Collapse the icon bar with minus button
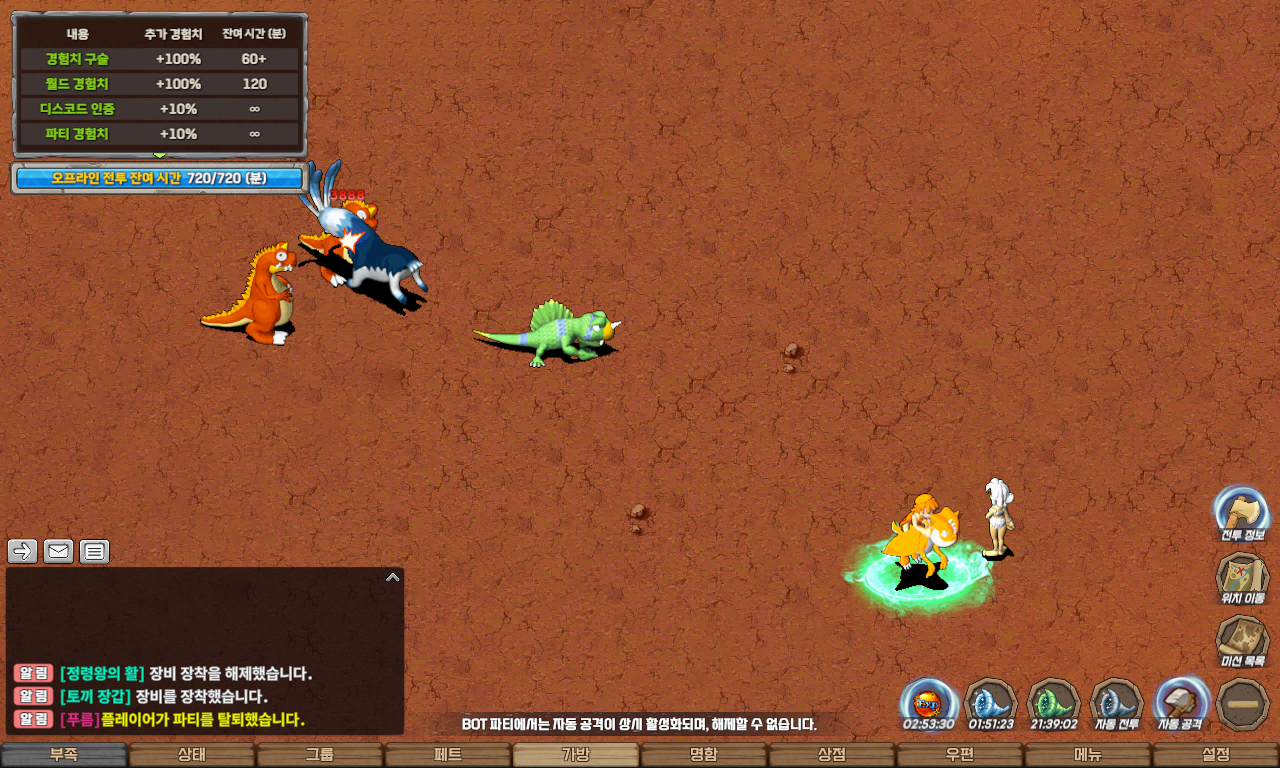The image size is (1280, 768). tap(1243, 704)
